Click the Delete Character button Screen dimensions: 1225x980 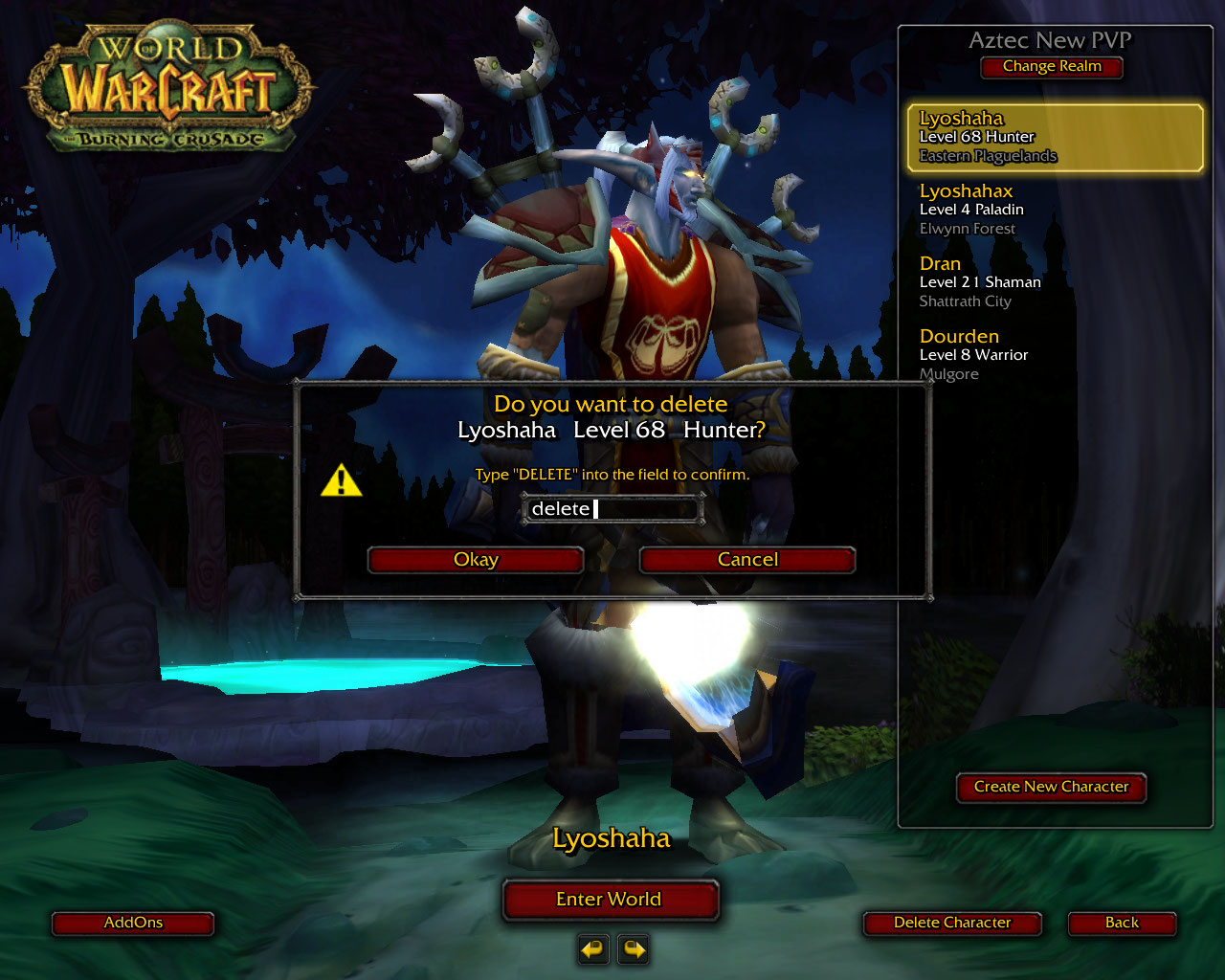click(x=952, y=923)
